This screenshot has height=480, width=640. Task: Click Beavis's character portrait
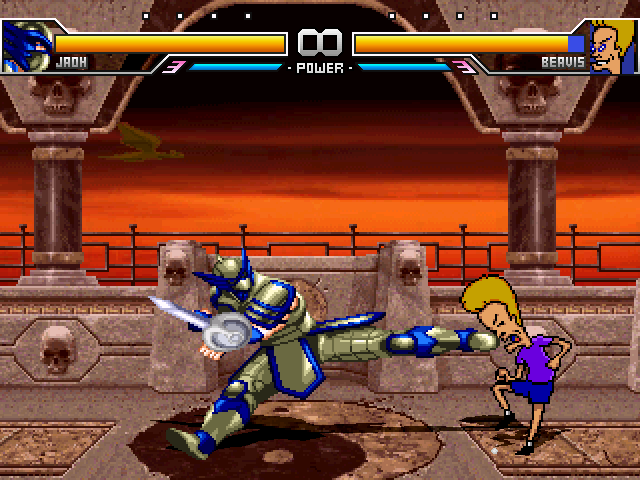612,46
